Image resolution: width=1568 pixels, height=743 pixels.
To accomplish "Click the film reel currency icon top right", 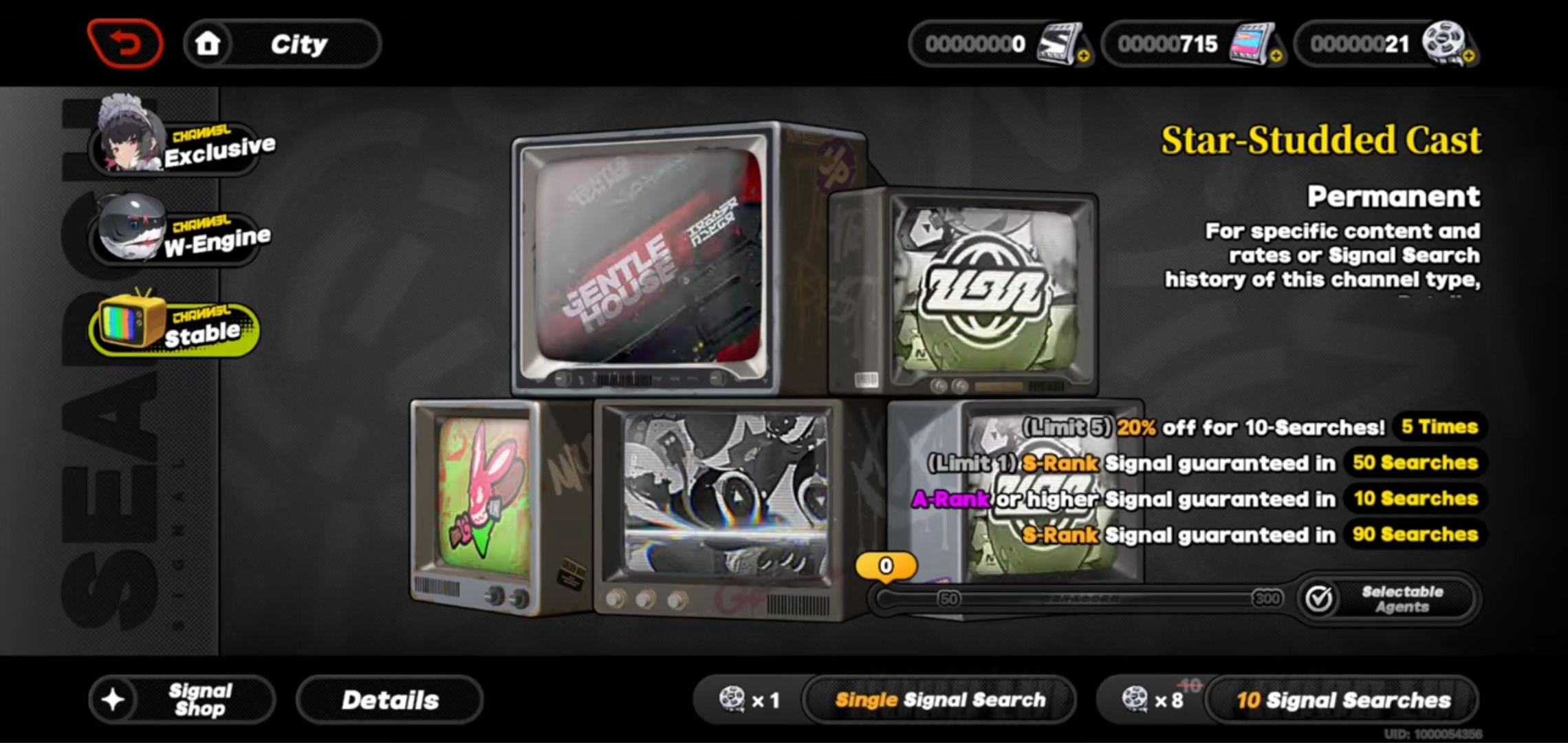I will point(1444,43).
